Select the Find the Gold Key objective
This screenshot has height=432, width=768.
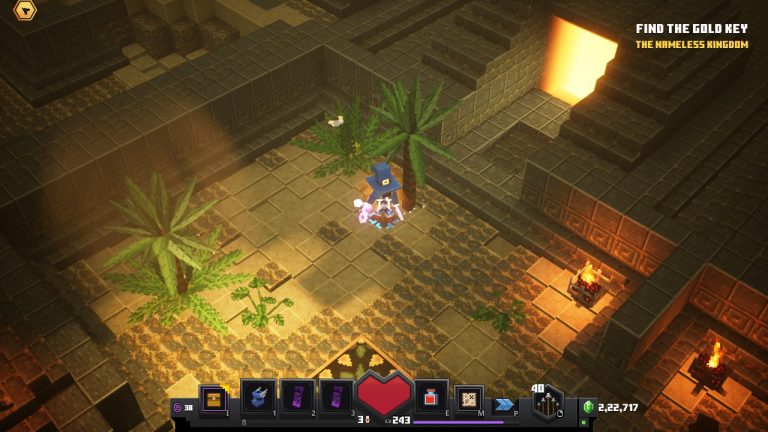[x=691, y=29]
